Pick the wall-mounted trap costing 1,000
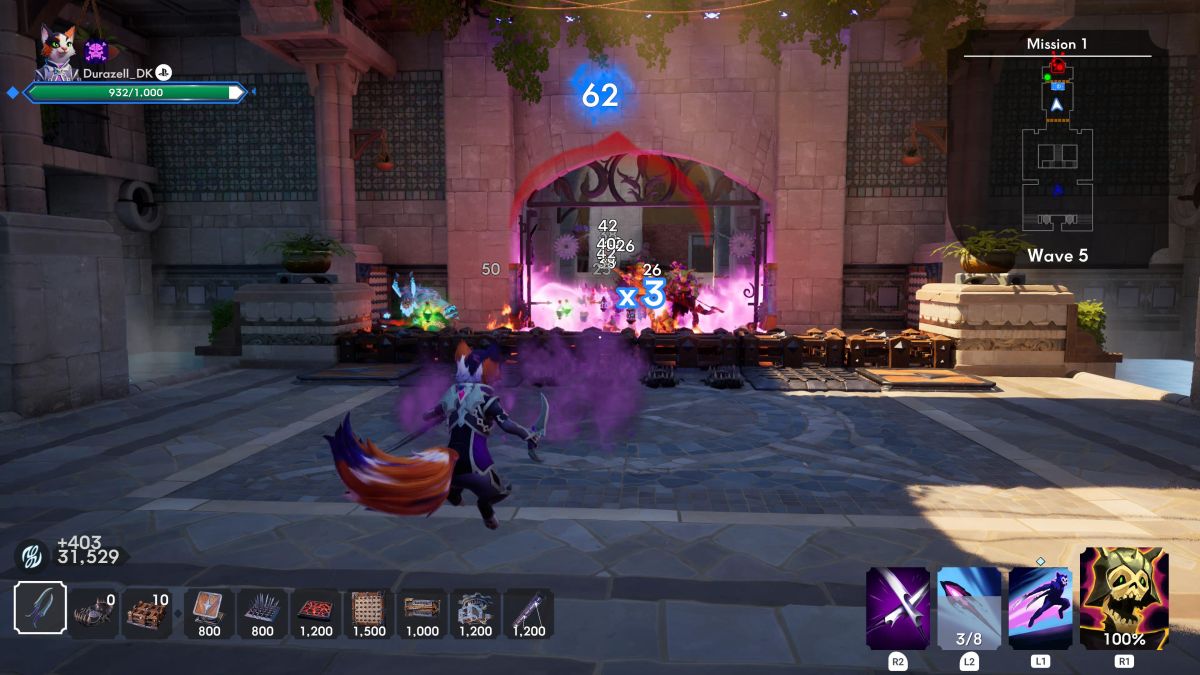The height and width of the screenshot is (675, 1200). click(x=423, y=612)
